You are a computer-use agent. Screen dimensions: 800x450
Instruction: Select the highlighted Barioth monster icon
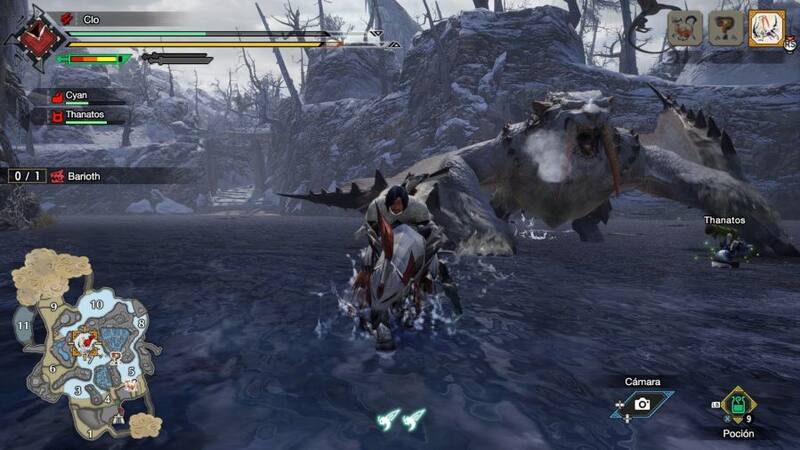tap(766, 28)
